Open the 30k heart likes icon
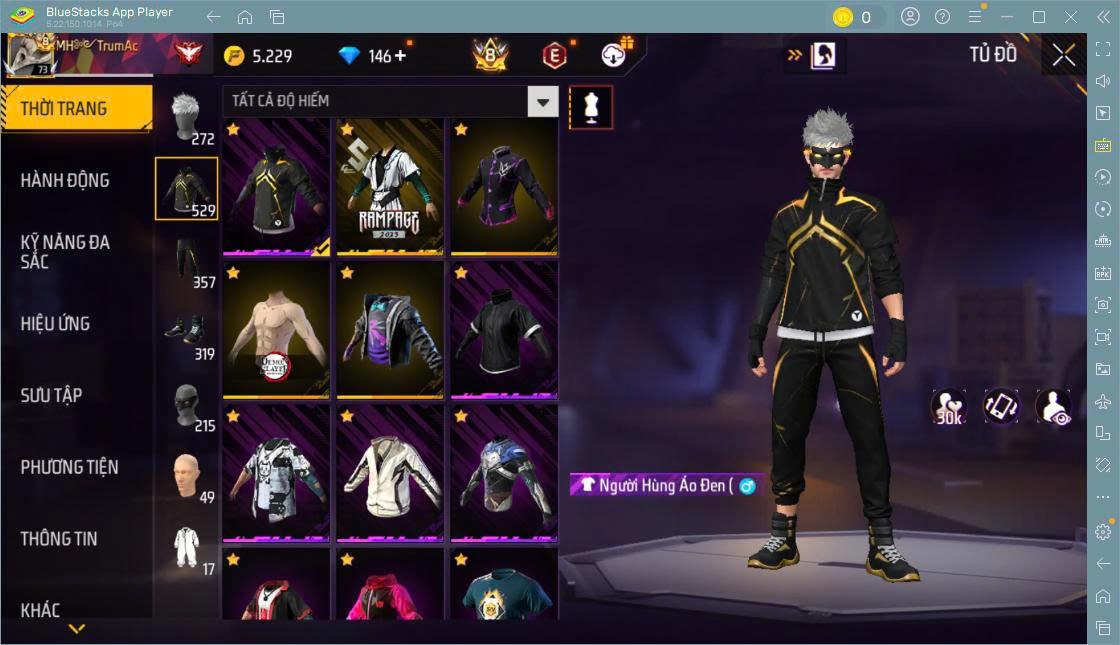Image resolution: width=1120 pixels, height=645 pixels. tap(948, 407)
